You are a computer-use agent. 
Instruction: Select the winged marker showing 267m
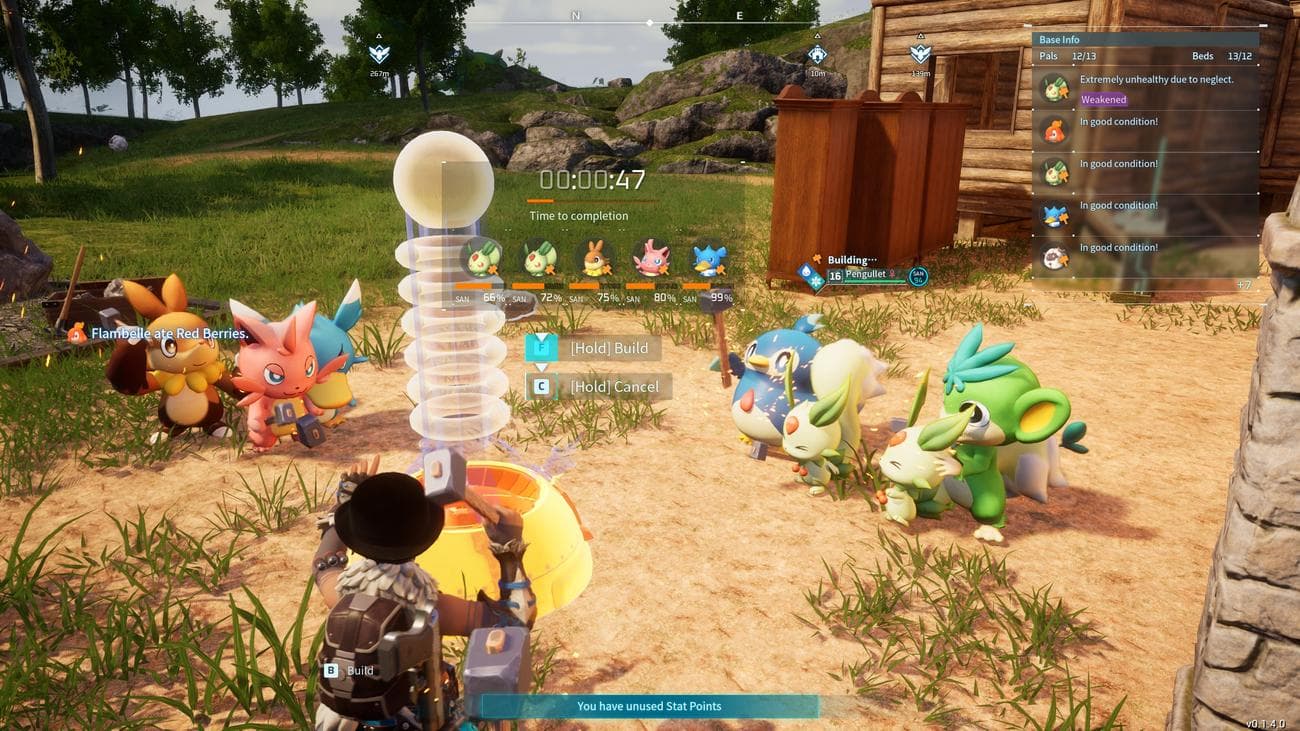[379, 54]
